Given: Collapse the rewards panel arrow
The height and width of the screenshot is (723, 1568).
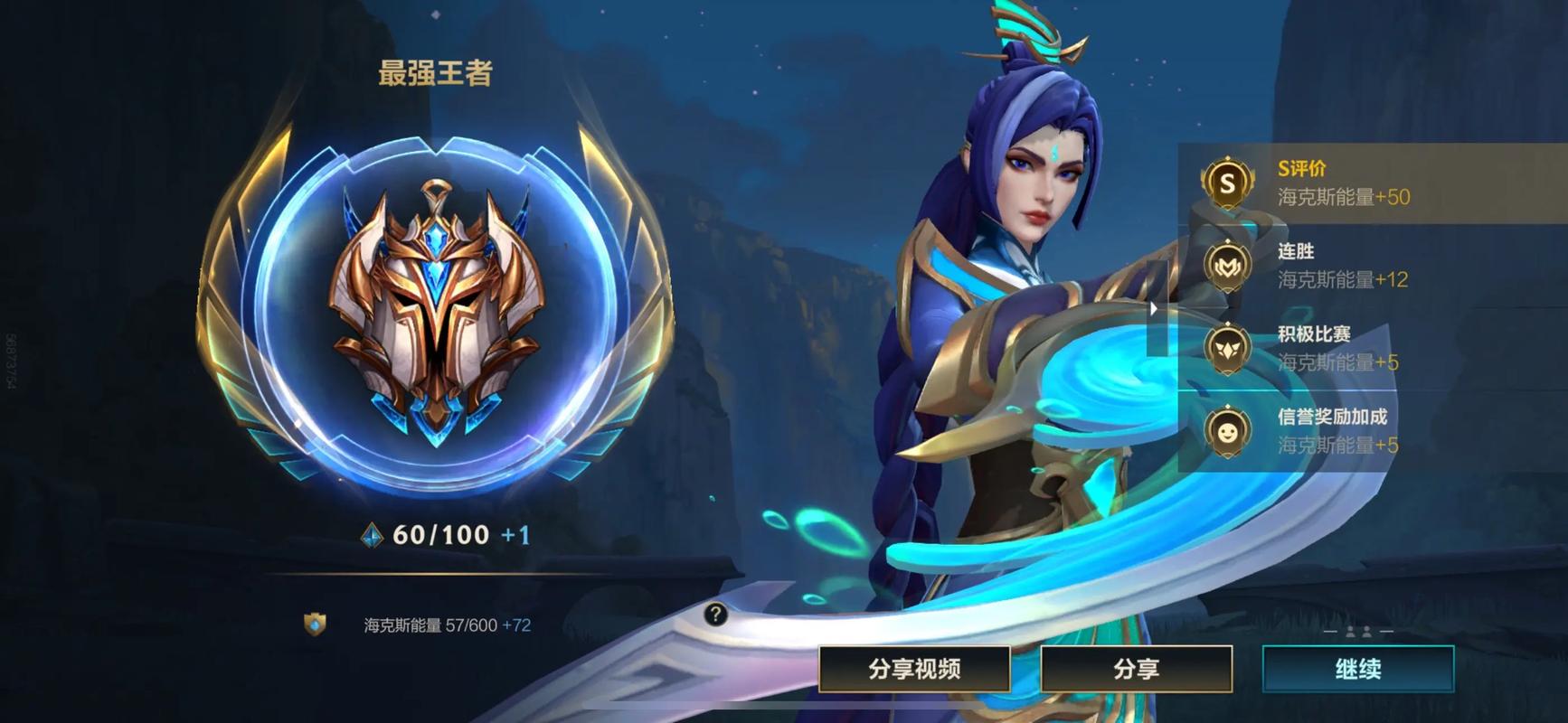Looking at the screenshot, I should click(x=1154, y=309).
